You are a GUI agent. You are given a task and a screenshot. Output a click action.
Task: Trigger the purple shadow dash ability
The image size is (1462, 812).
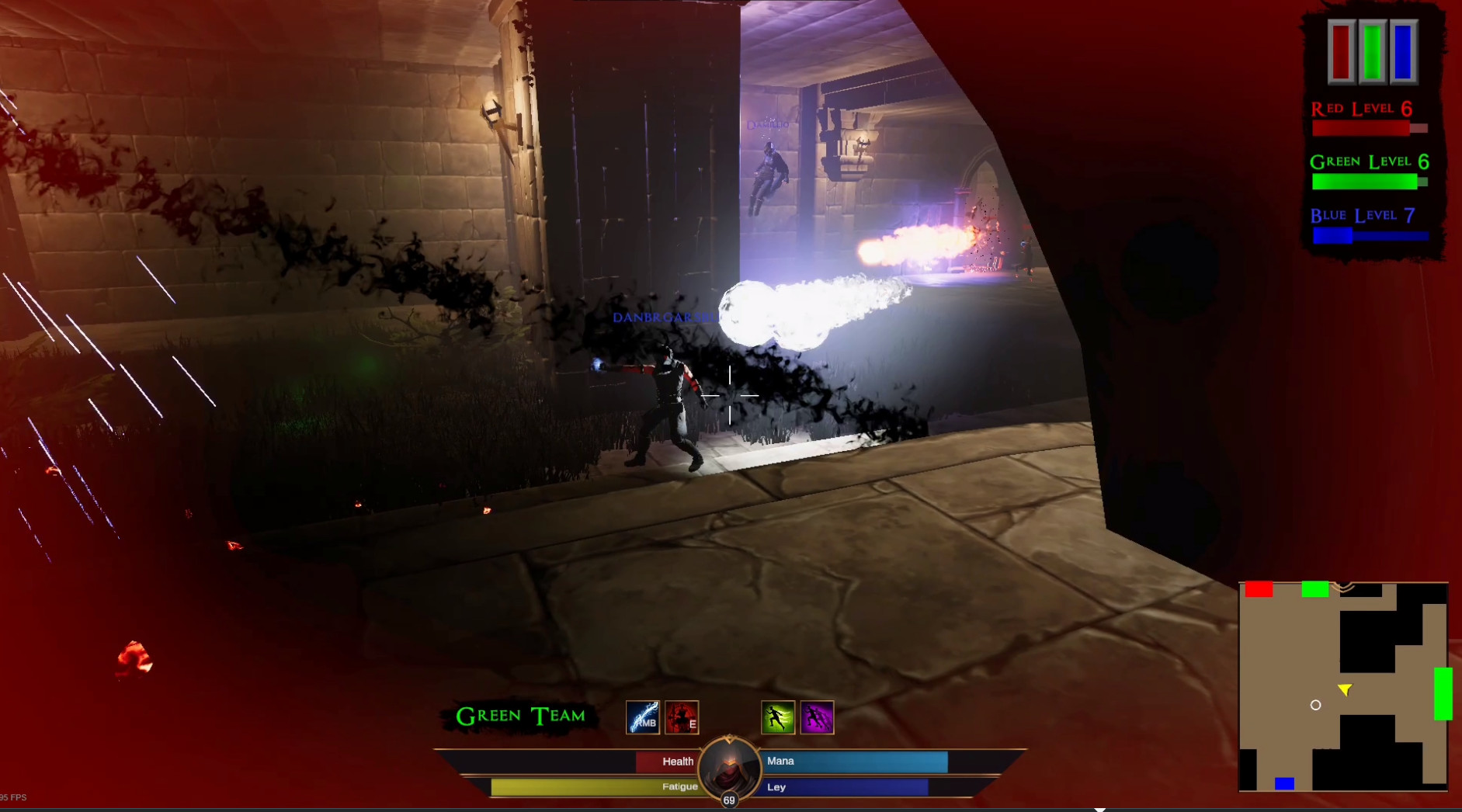tap(818, 717)
